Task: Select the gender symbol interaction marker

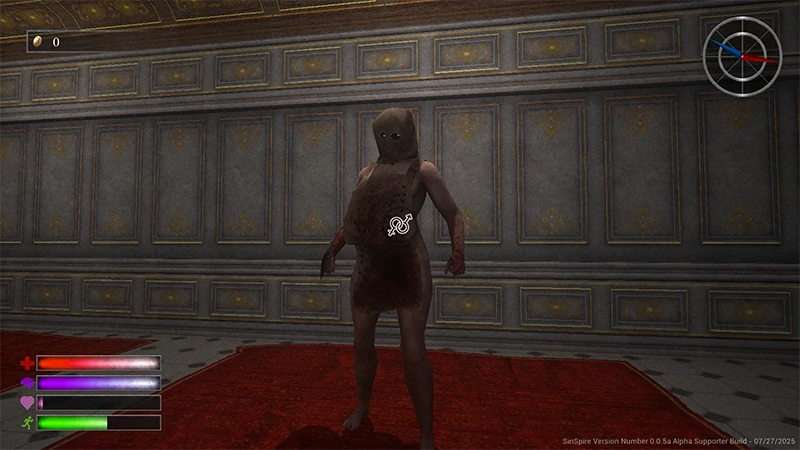Action: 399,225
